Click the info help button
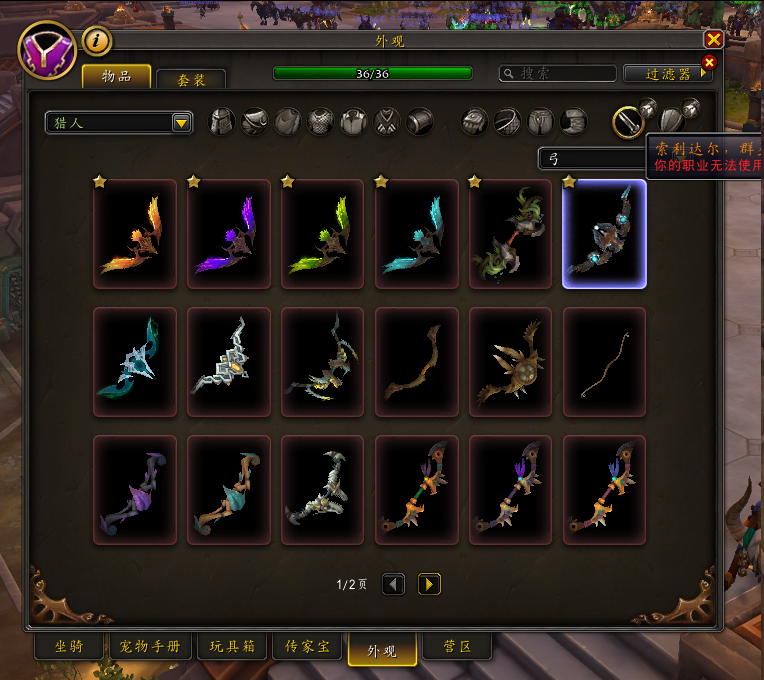 [x=97, y=40]
